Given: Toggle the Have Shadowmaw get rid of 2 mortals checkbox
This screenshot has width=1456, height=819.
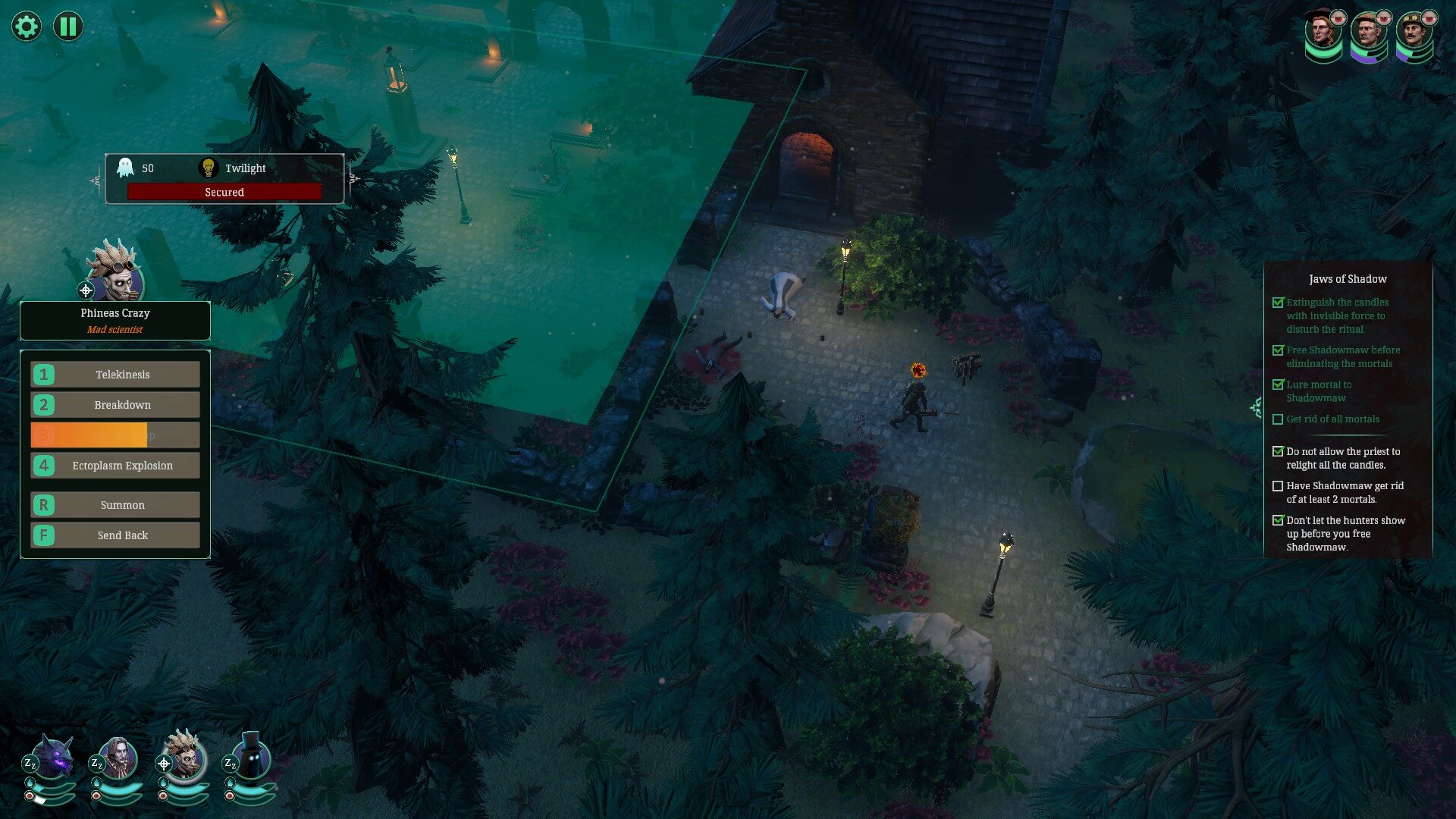Looking at the screenshot, I should point(1278,486).
